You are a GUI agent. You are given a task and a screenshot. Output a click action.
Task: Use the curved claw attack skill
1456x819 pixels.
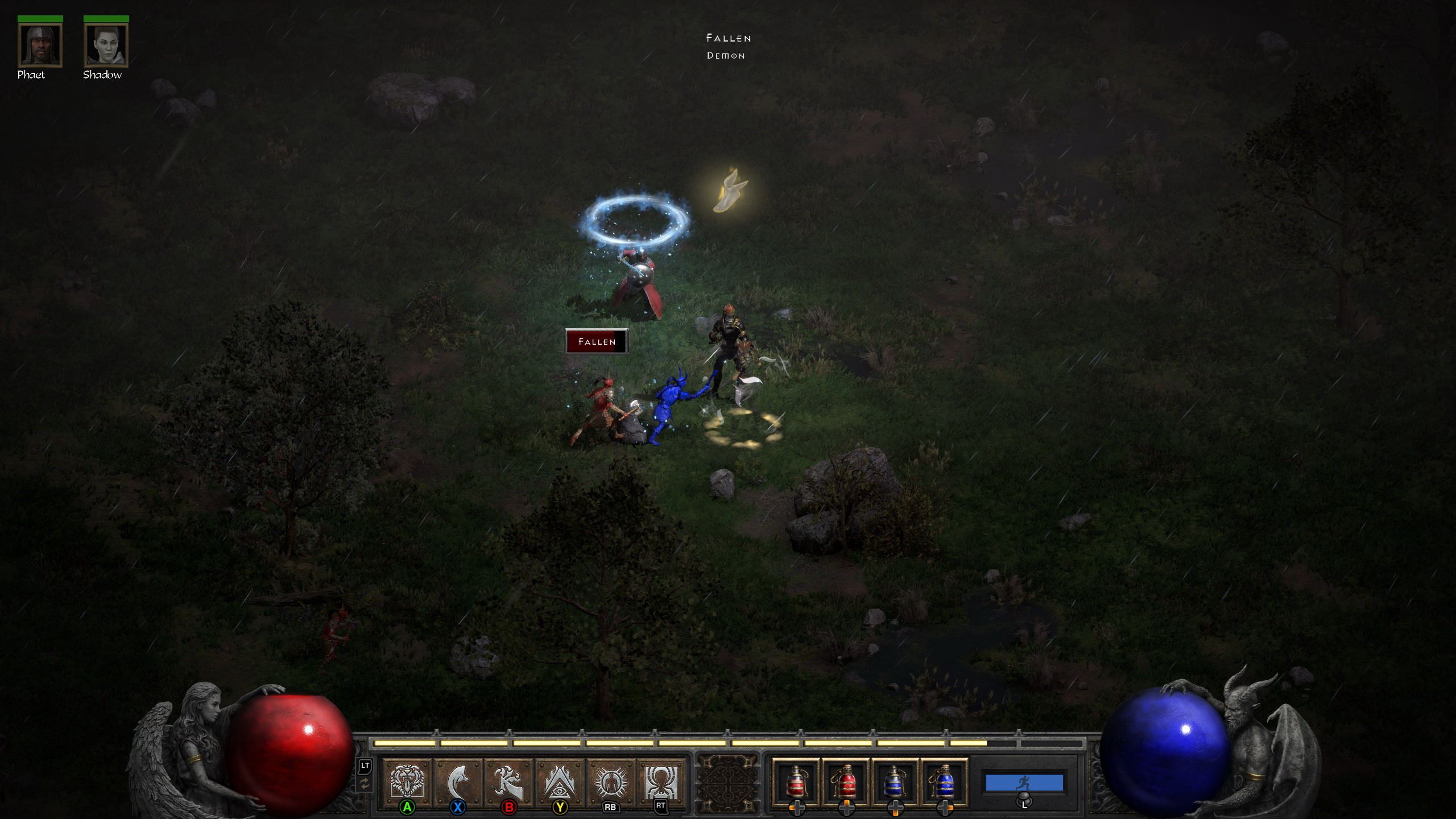tap(458, 782)
